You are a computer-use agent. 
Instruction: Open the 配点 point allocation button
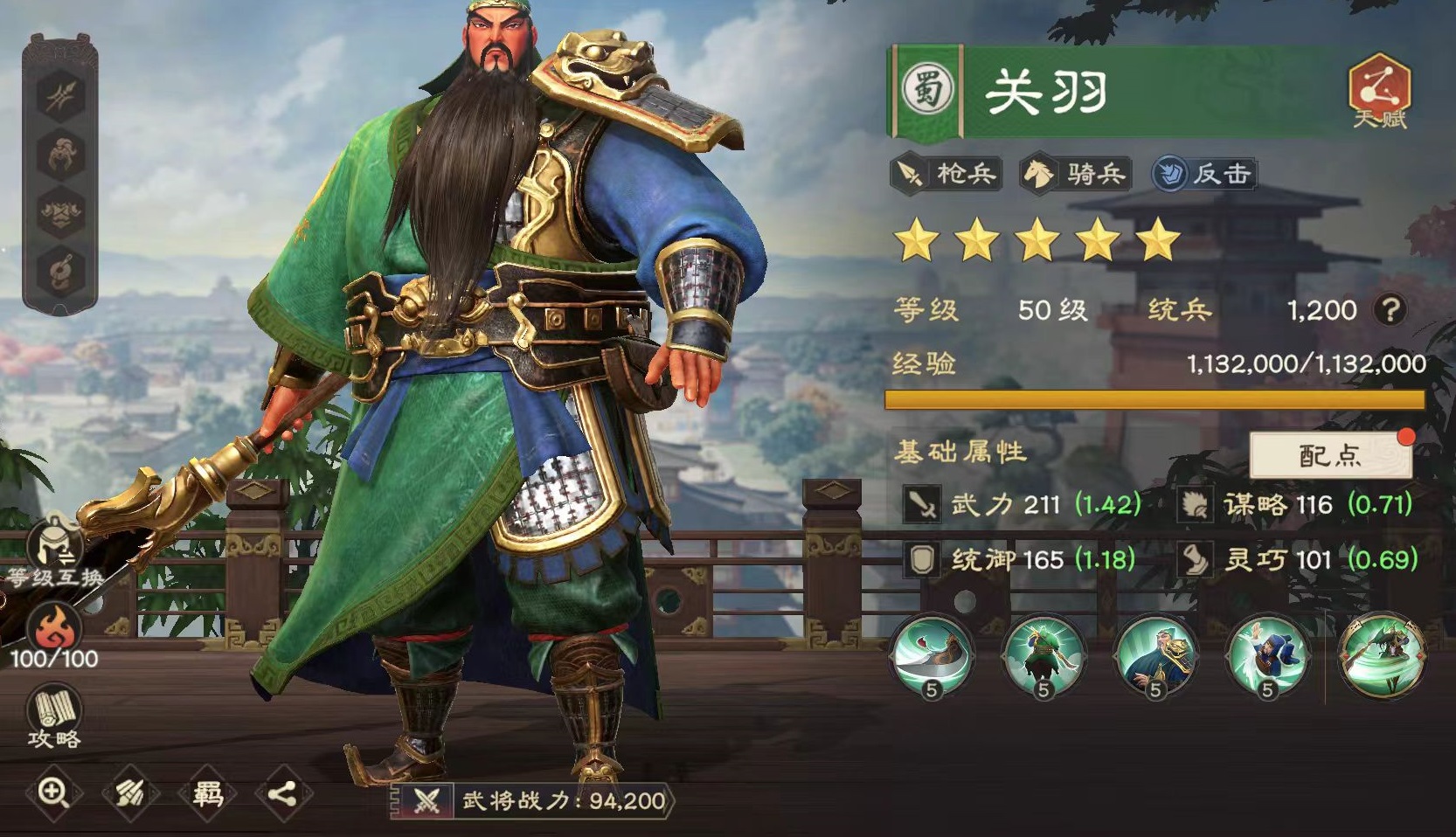tap(1332, 456)
